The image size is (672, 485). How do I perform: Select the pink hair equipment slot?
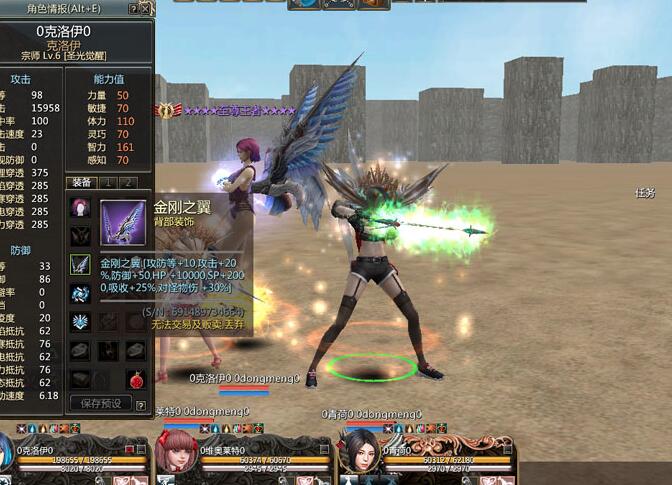[x=80, y=208]
